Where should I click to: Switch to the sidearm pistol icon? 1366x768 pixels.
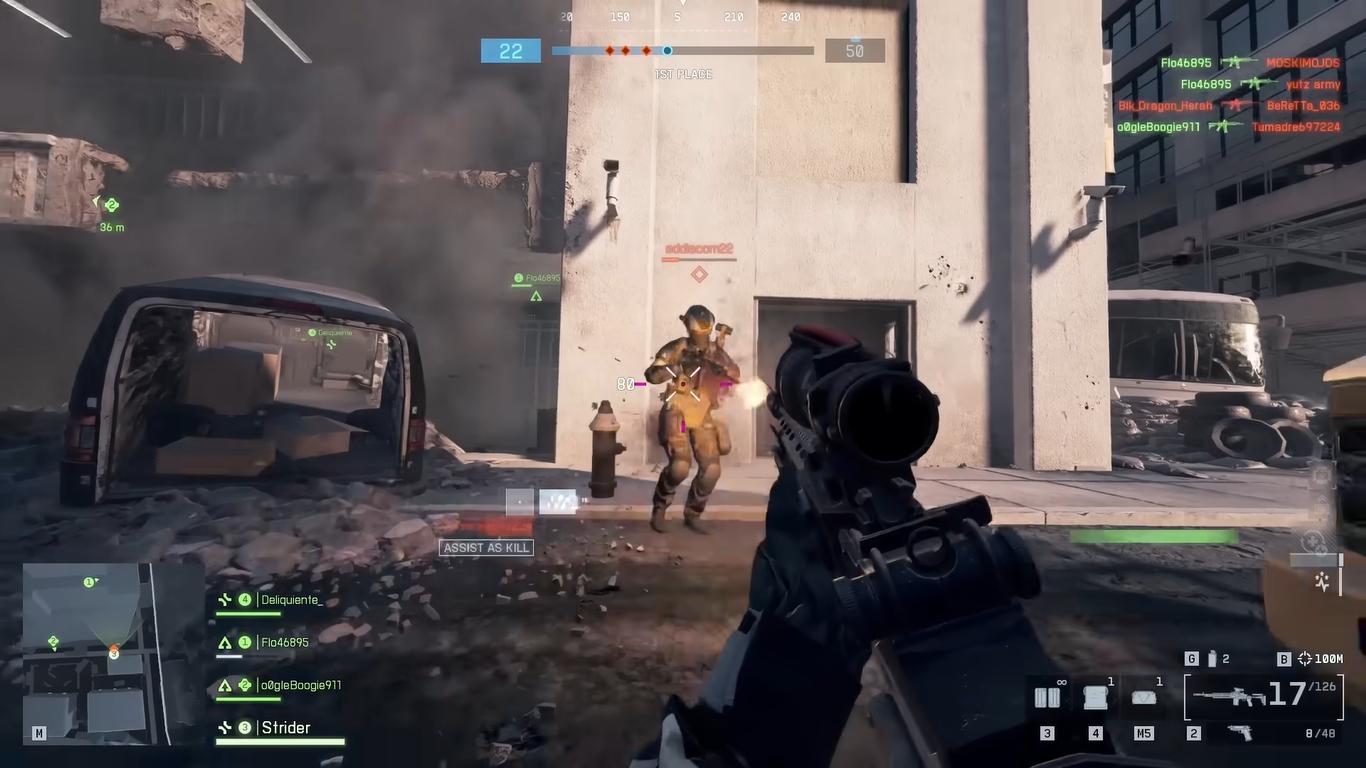pyautogui.click(x=1239, y=733)
